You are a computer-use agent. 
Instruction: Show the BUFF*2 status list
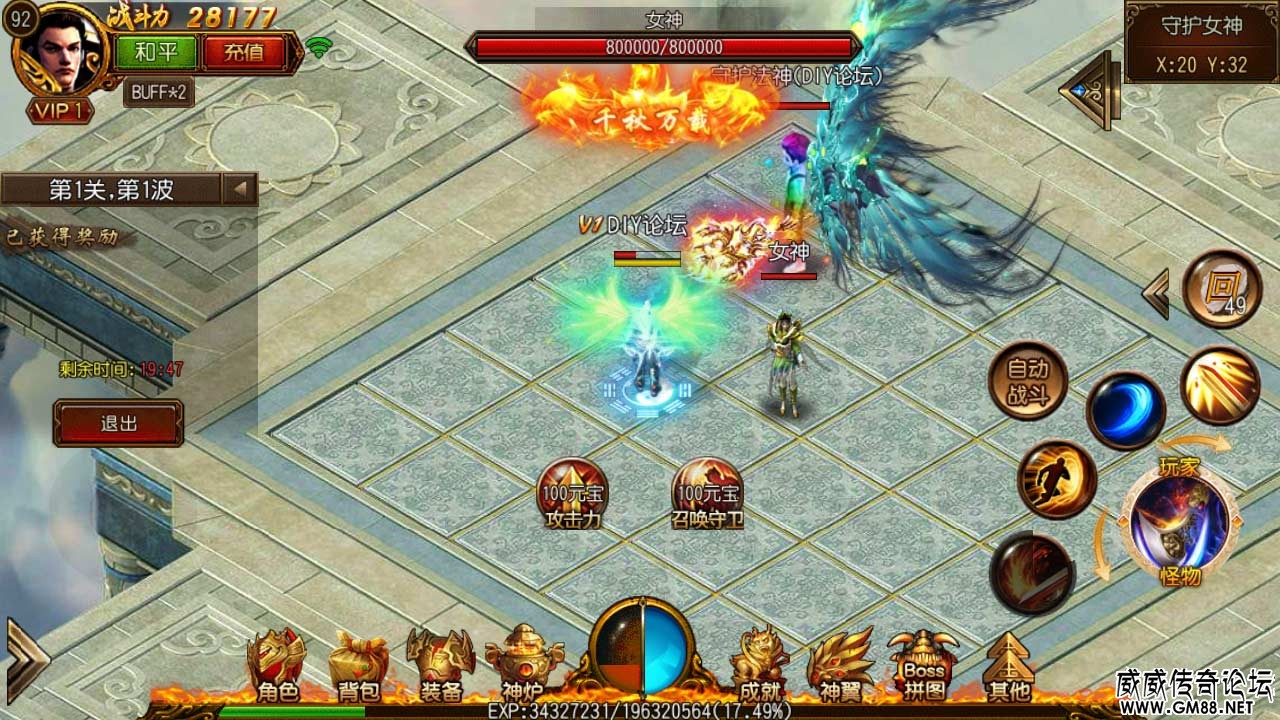(159, 92)
